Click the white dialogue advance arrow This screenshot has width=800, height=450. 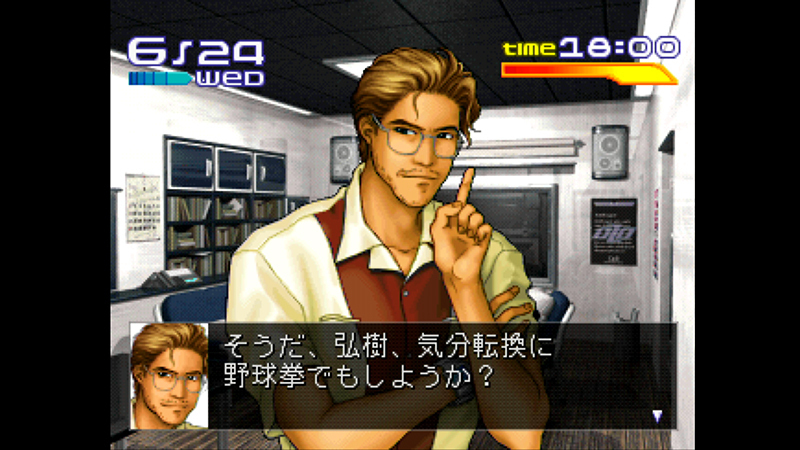657,415
